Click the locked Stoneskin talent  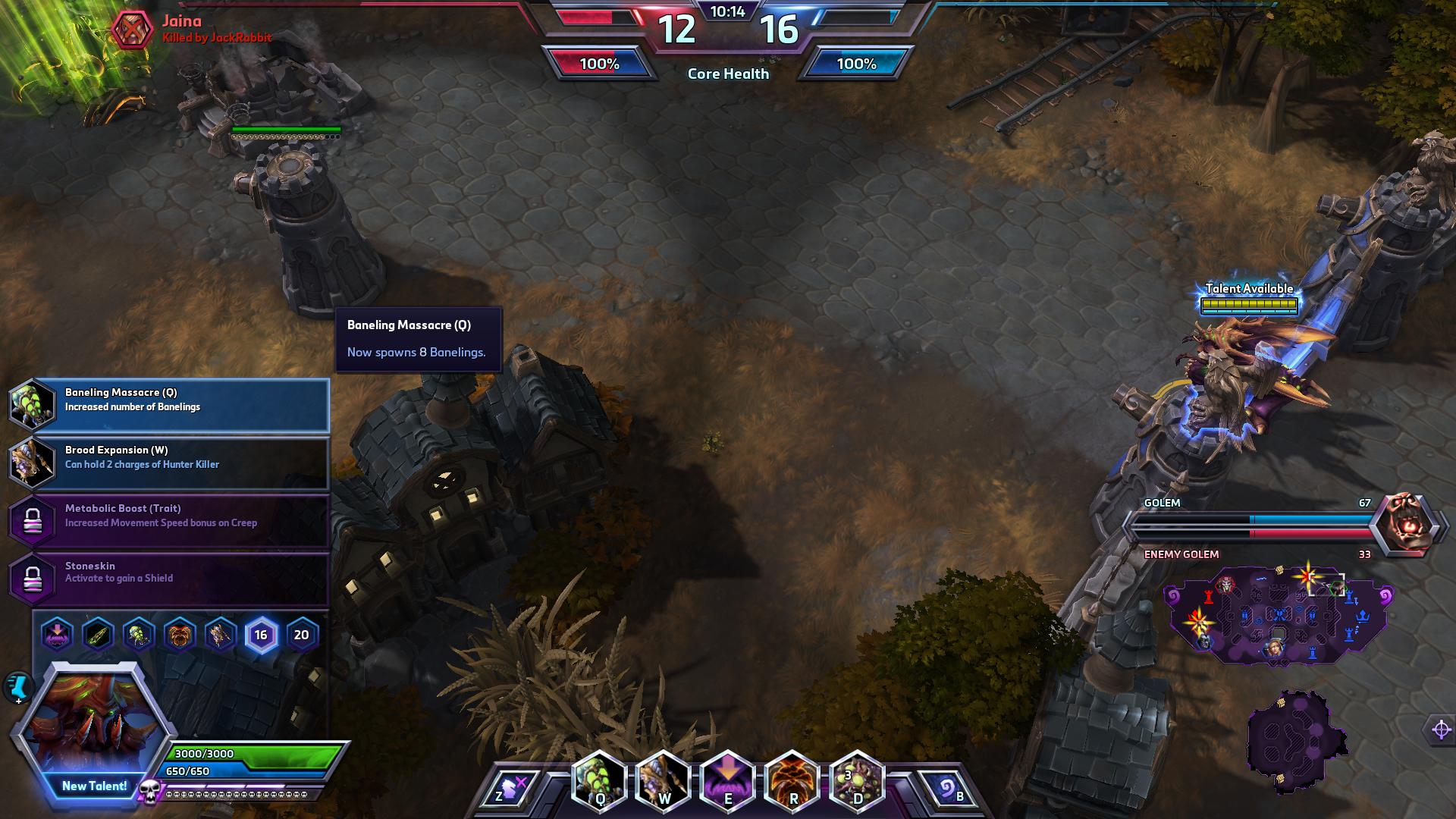pyautogui.click(x=168, y=578)
